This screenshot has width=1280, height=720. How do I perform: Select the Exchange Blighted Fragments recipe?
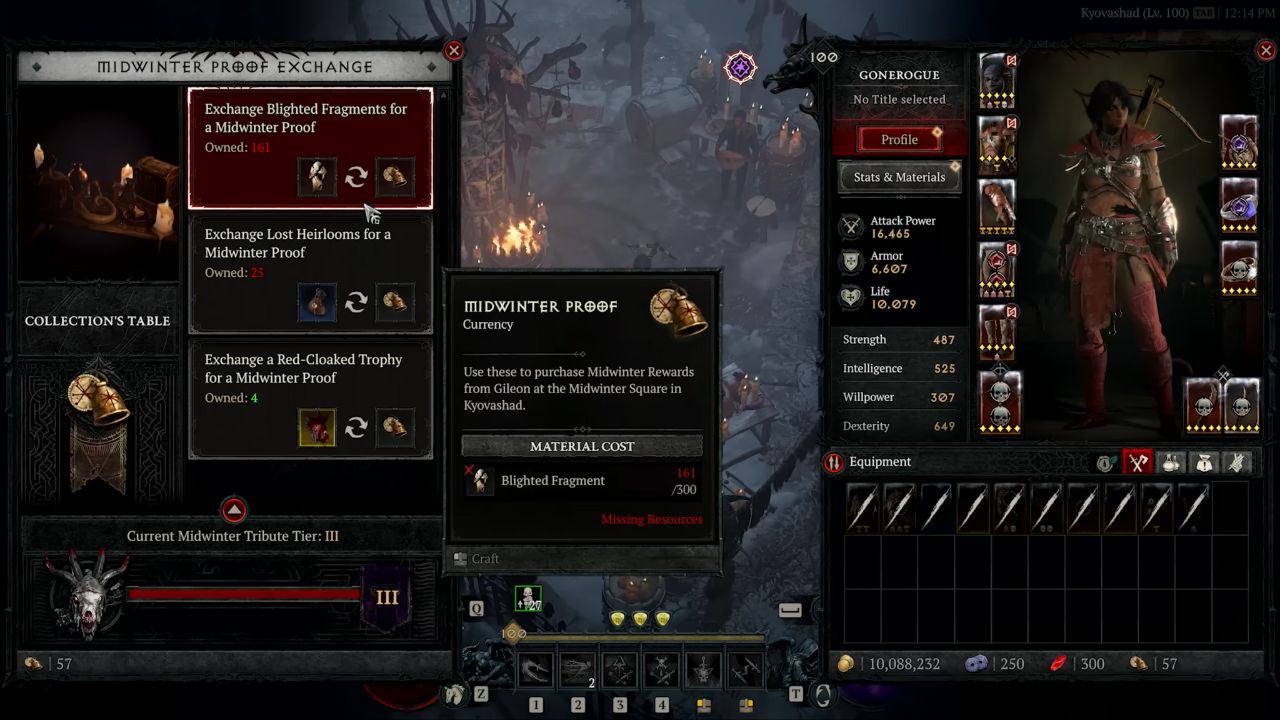tap(310, 148)
